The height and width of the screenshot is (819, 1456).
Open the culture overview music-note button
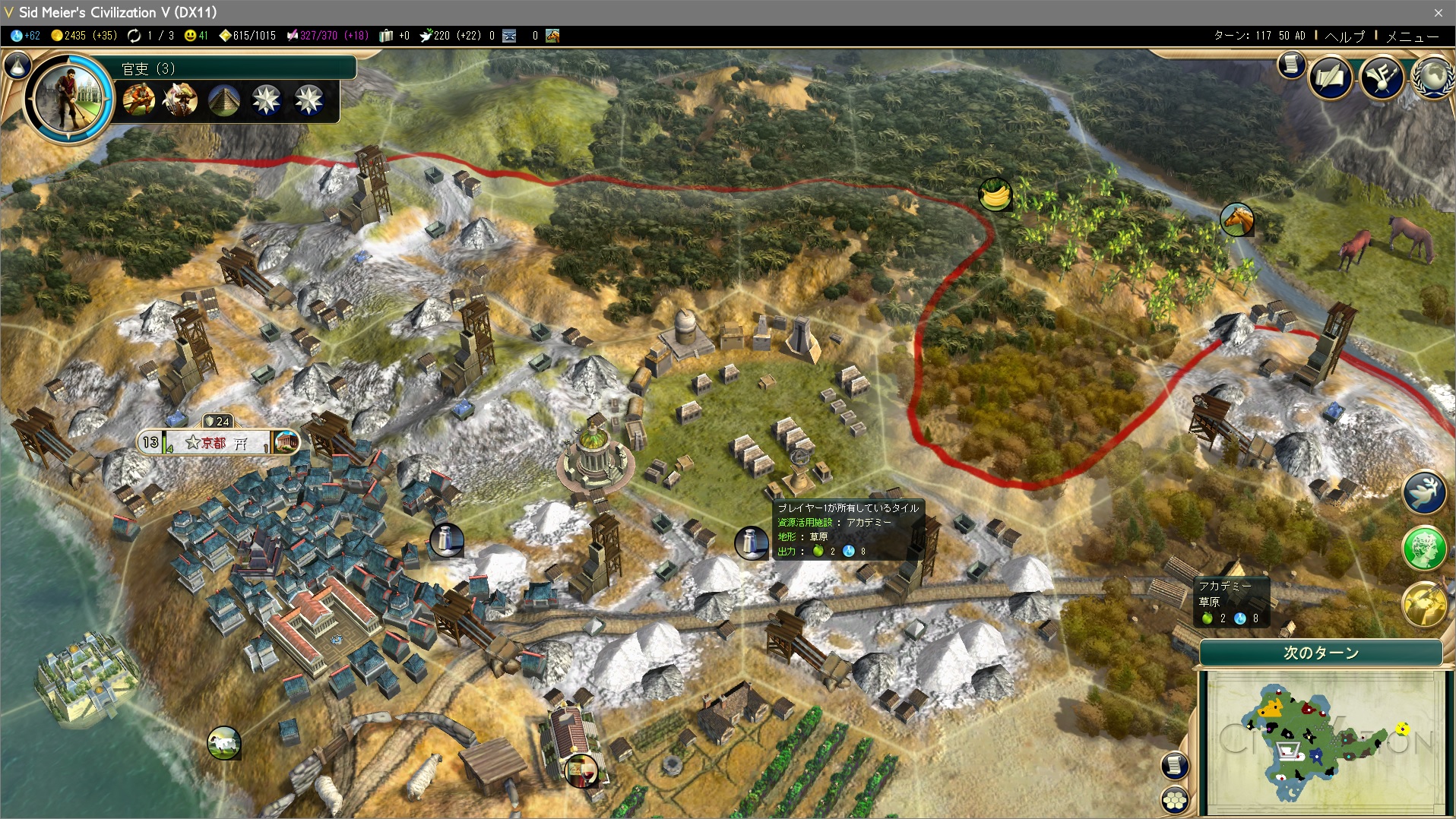(1382, 77)
